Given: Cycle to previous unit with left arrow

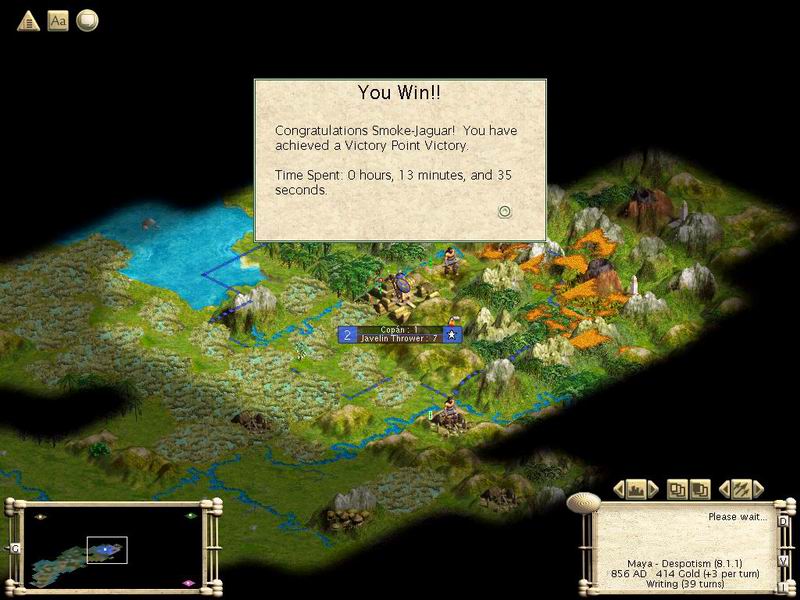Looking at the screenshot, I should [724, 489].
